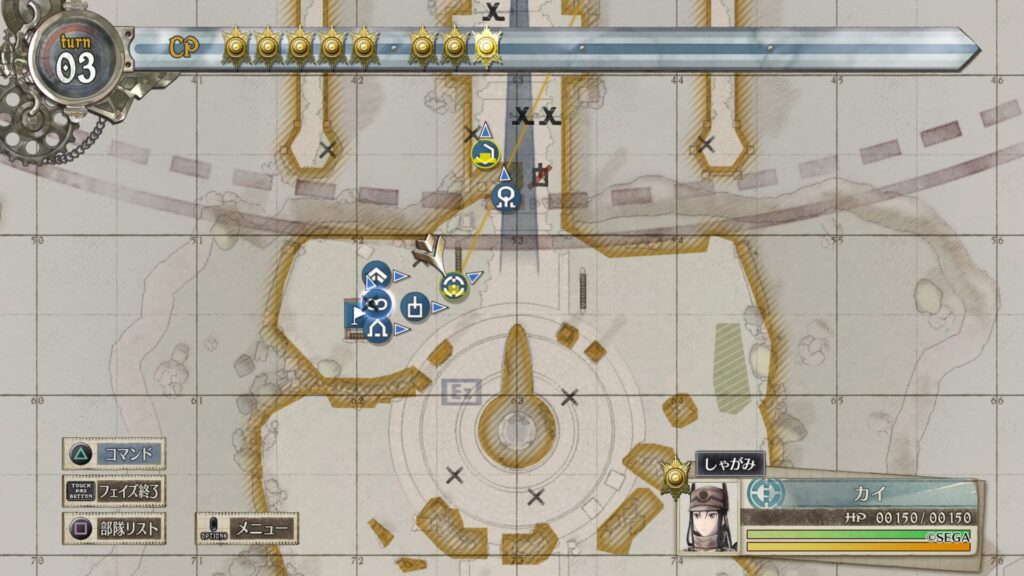The height and width of the screenshot is (576, 1024).
Task: Select Kai's sniper crosshair unit marker
Action: tap(453, 287)
